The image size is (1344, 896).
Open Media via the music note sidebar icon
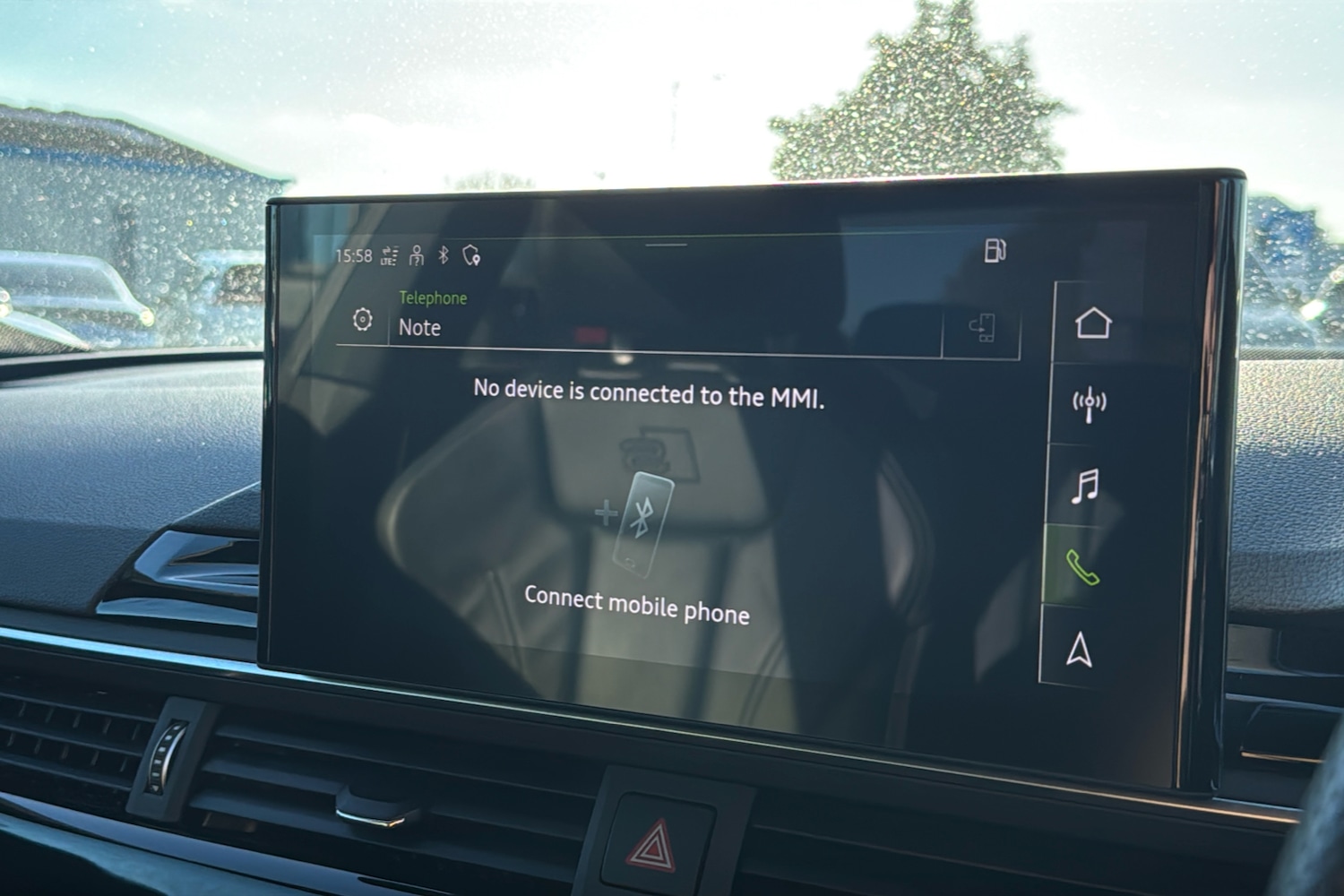pyautogui.click(x=1084, y=487)
